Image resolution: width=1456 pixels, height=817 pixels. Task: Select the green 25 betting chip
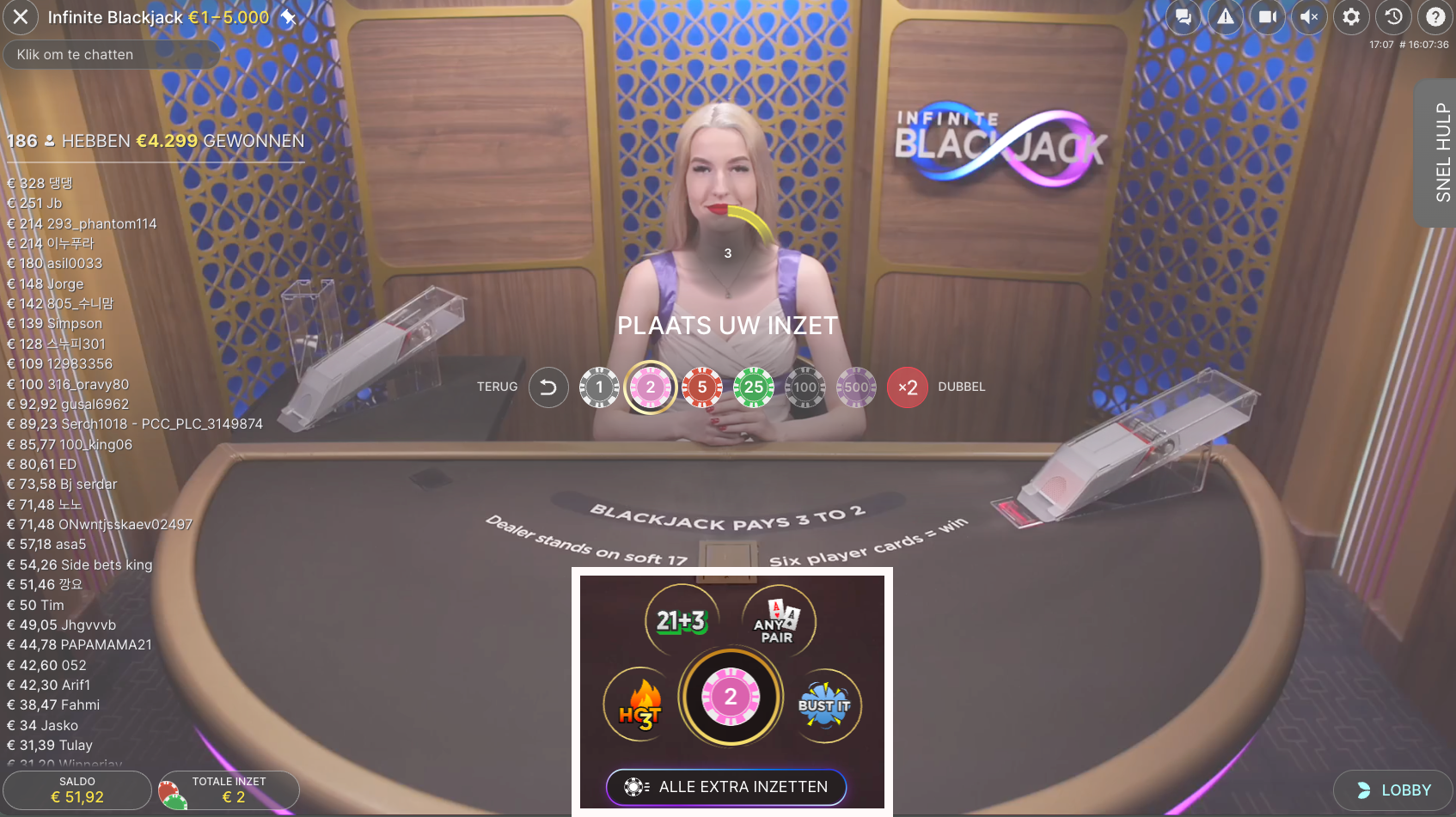coord(753,387)
